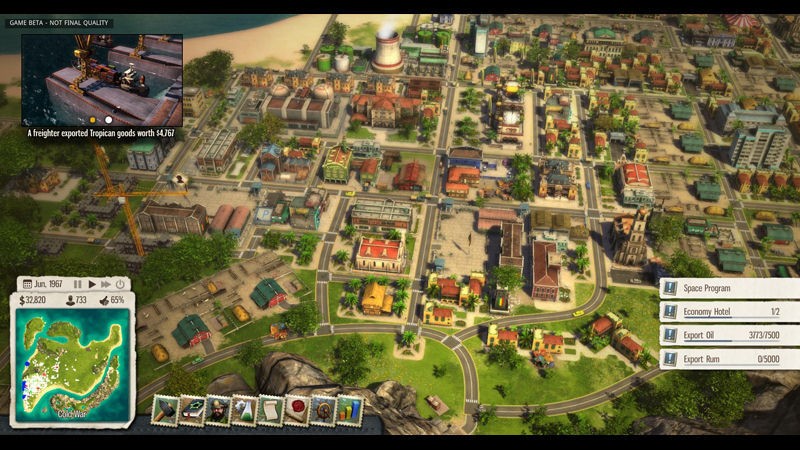800x450 pixels.
Task: Open the almanac book icon
Action: (x=192, y=409)
